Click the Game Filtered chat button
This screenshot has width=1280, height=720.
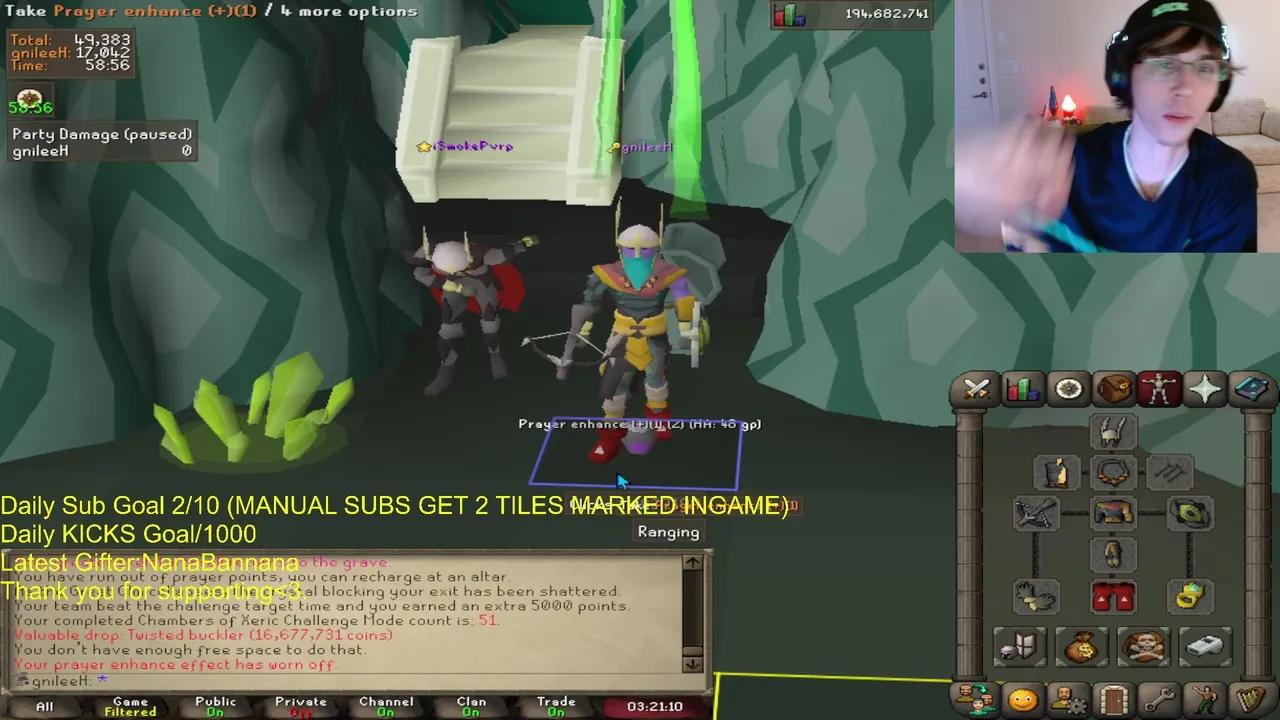130,705
